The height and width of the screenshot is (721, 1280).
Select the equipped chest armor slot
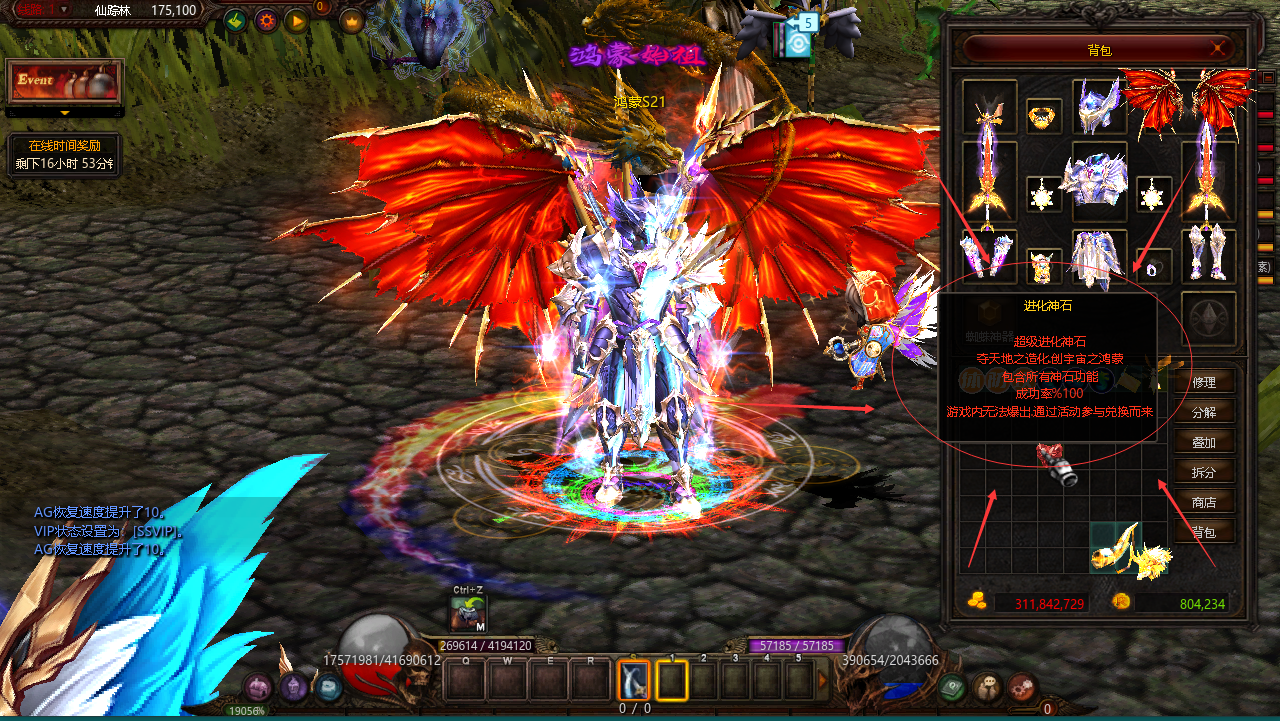point(1099,180)
